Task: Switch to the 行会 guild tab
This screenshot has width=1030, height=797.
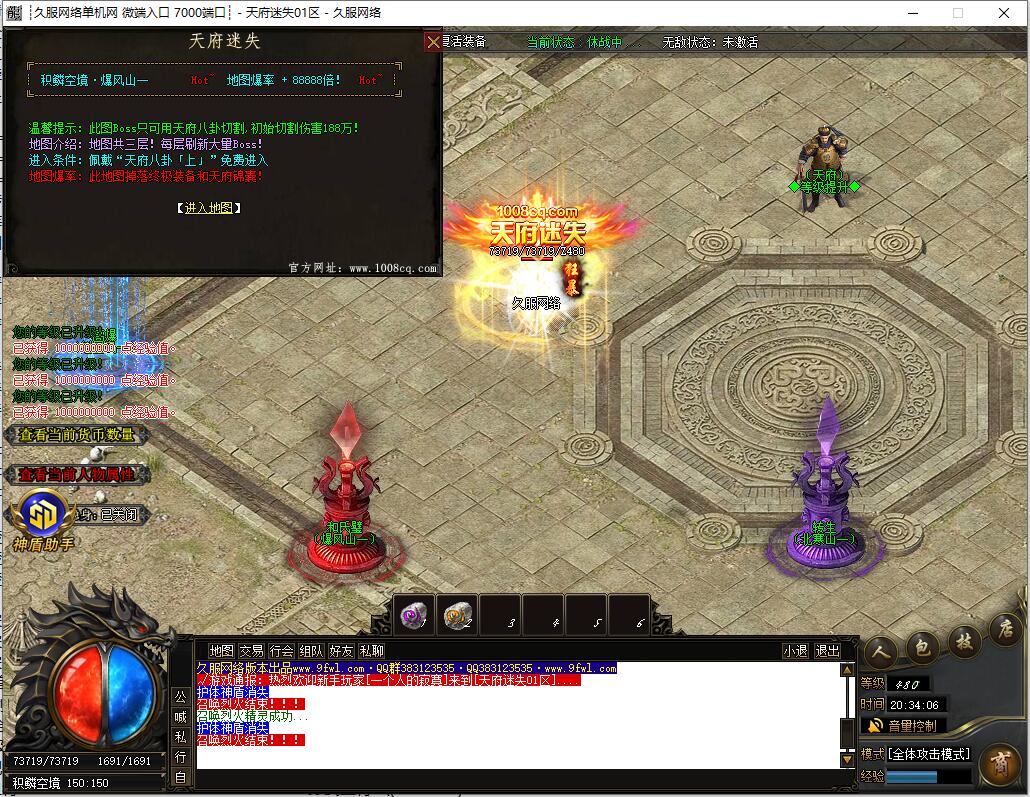Action: pyautogui.click(x=281, y=650)
